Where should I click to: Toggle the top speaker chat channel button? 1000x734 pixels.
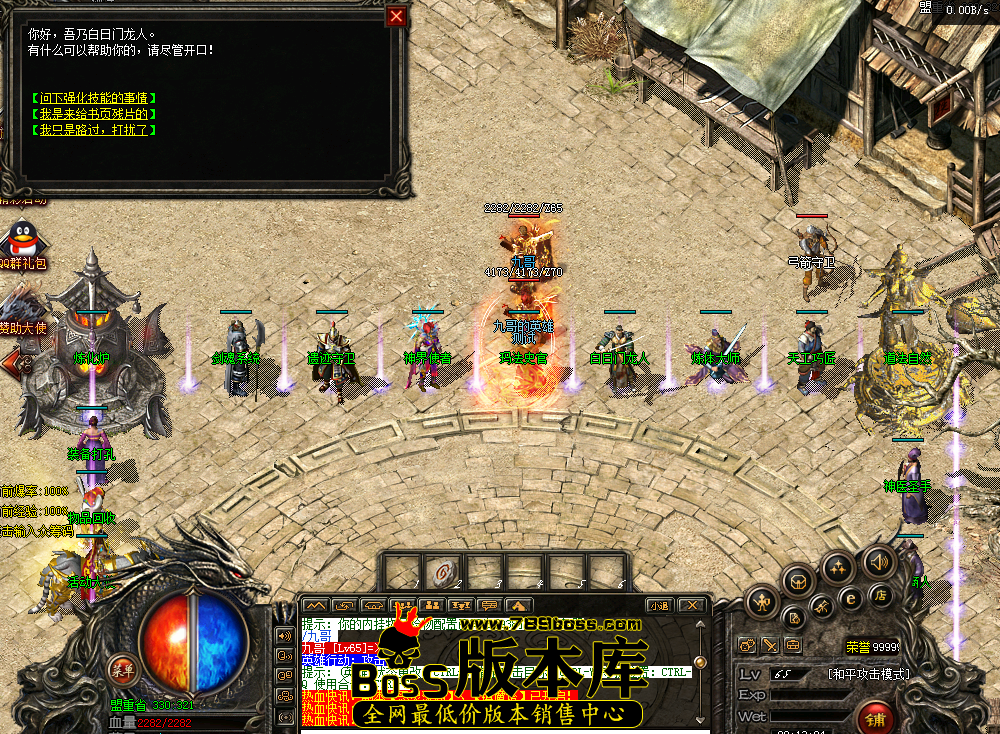pos(284,635)
